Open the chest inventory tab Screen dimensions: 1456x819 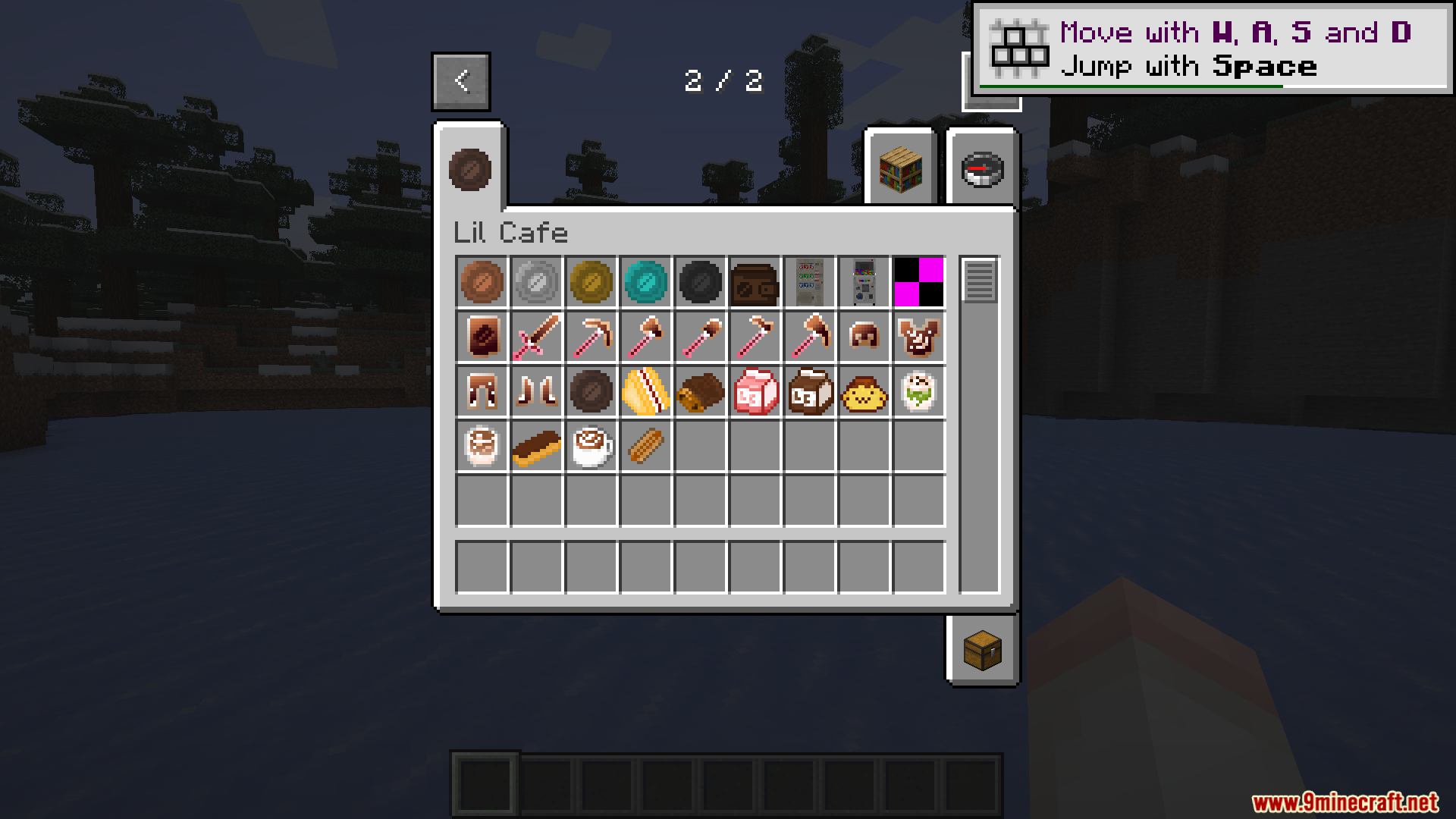(x=982, y=651)
